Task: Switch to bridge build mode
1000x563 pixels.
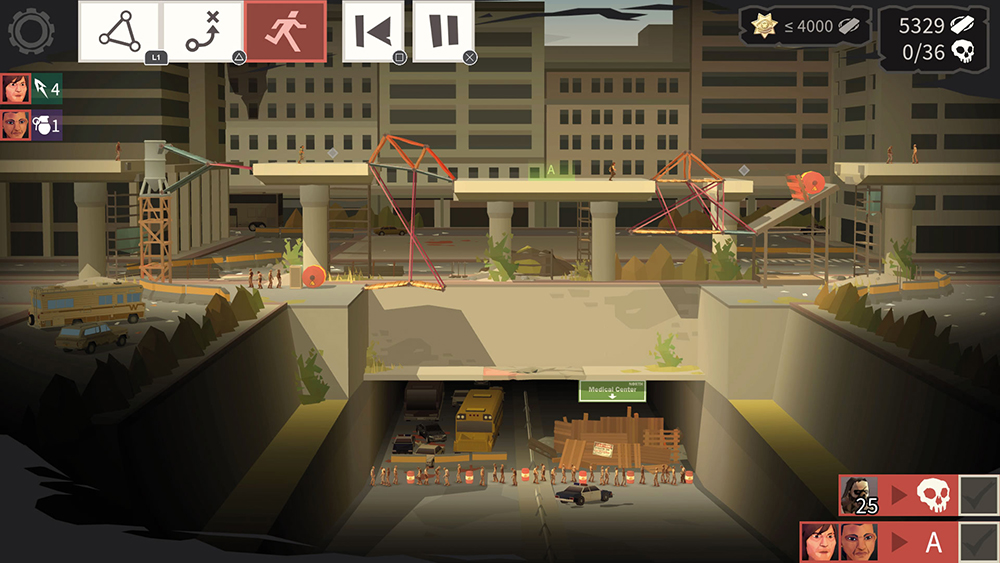Action: (x=119, y=32)
